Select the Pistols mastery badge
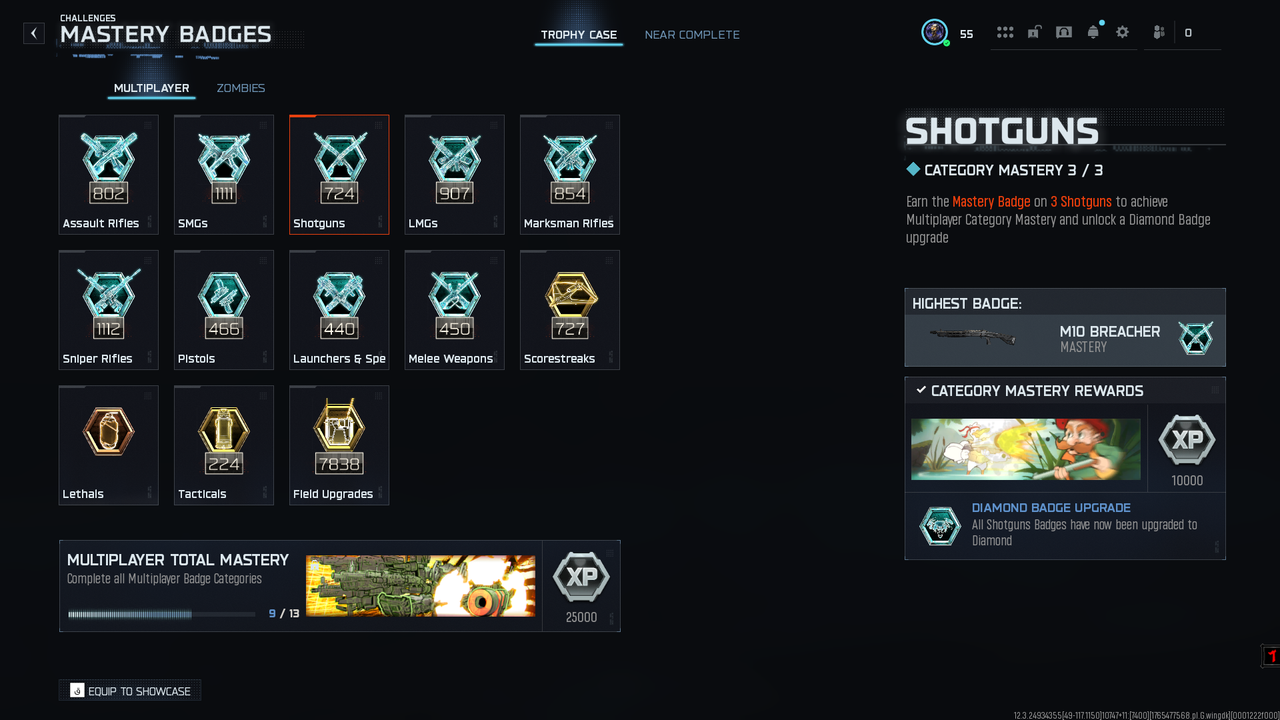 click(x=224, y=309)
